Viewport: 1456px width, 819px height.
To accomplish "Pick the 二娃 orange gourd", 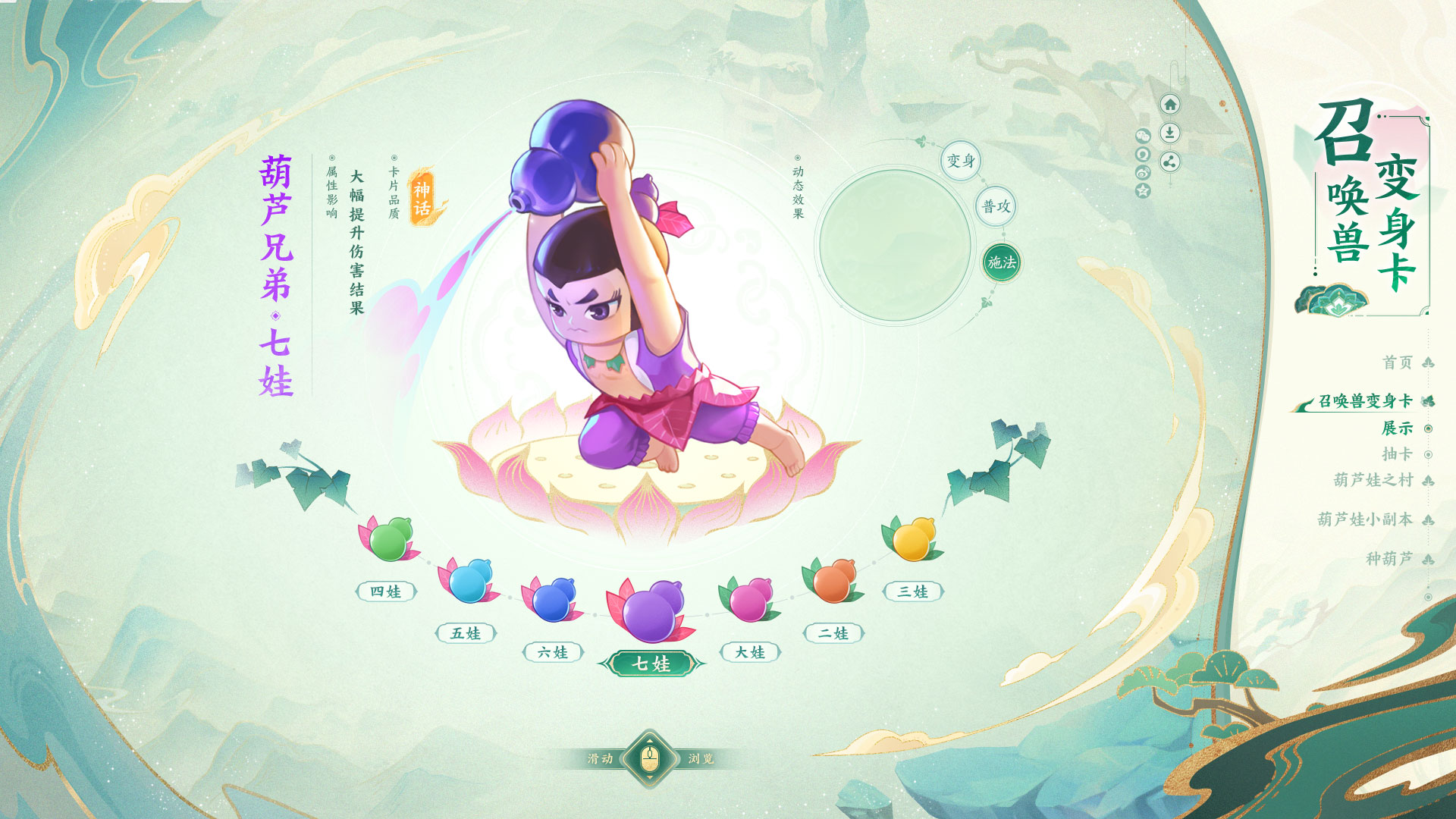I will [833, 582].
